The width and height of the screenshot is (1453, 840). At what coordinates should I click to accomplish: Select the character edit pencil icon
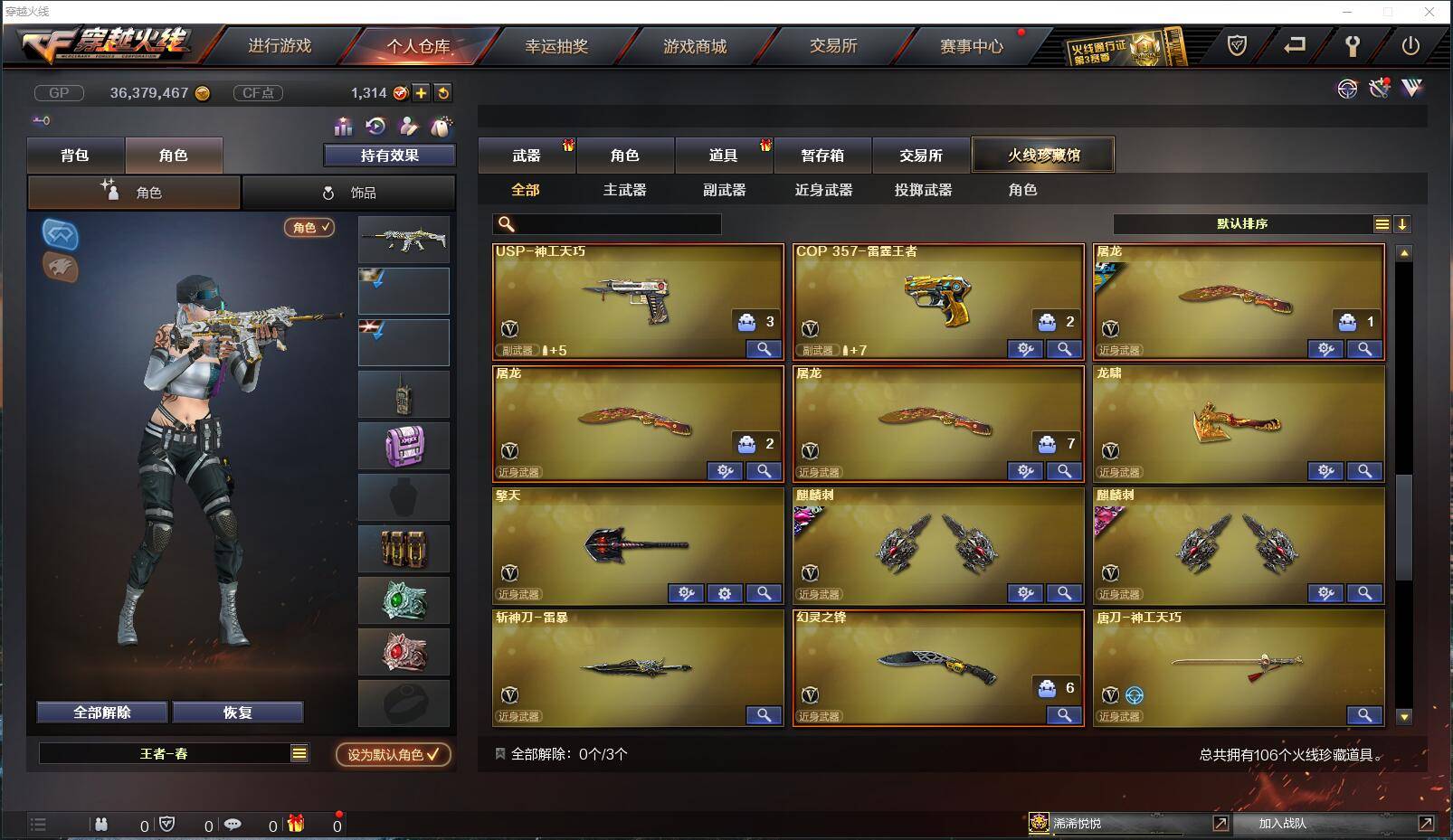click(x=407, y=127)
